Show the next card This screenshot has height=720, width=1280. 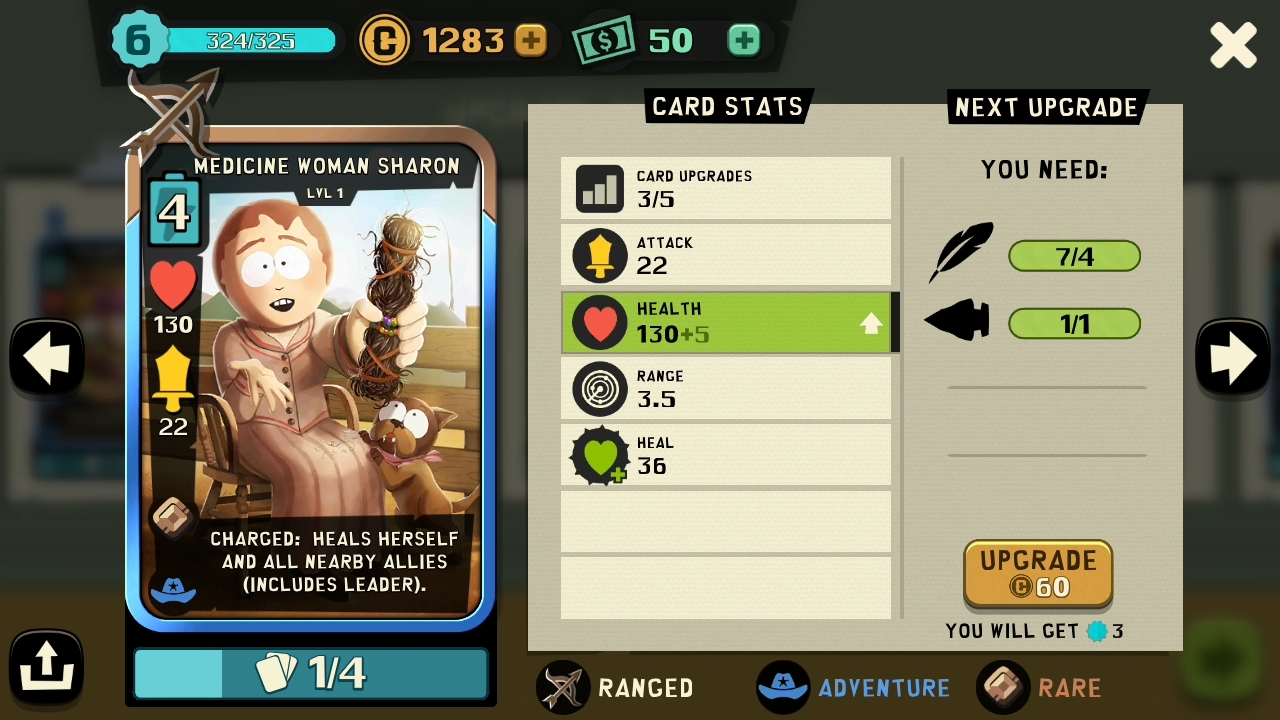pos(1232,357)
